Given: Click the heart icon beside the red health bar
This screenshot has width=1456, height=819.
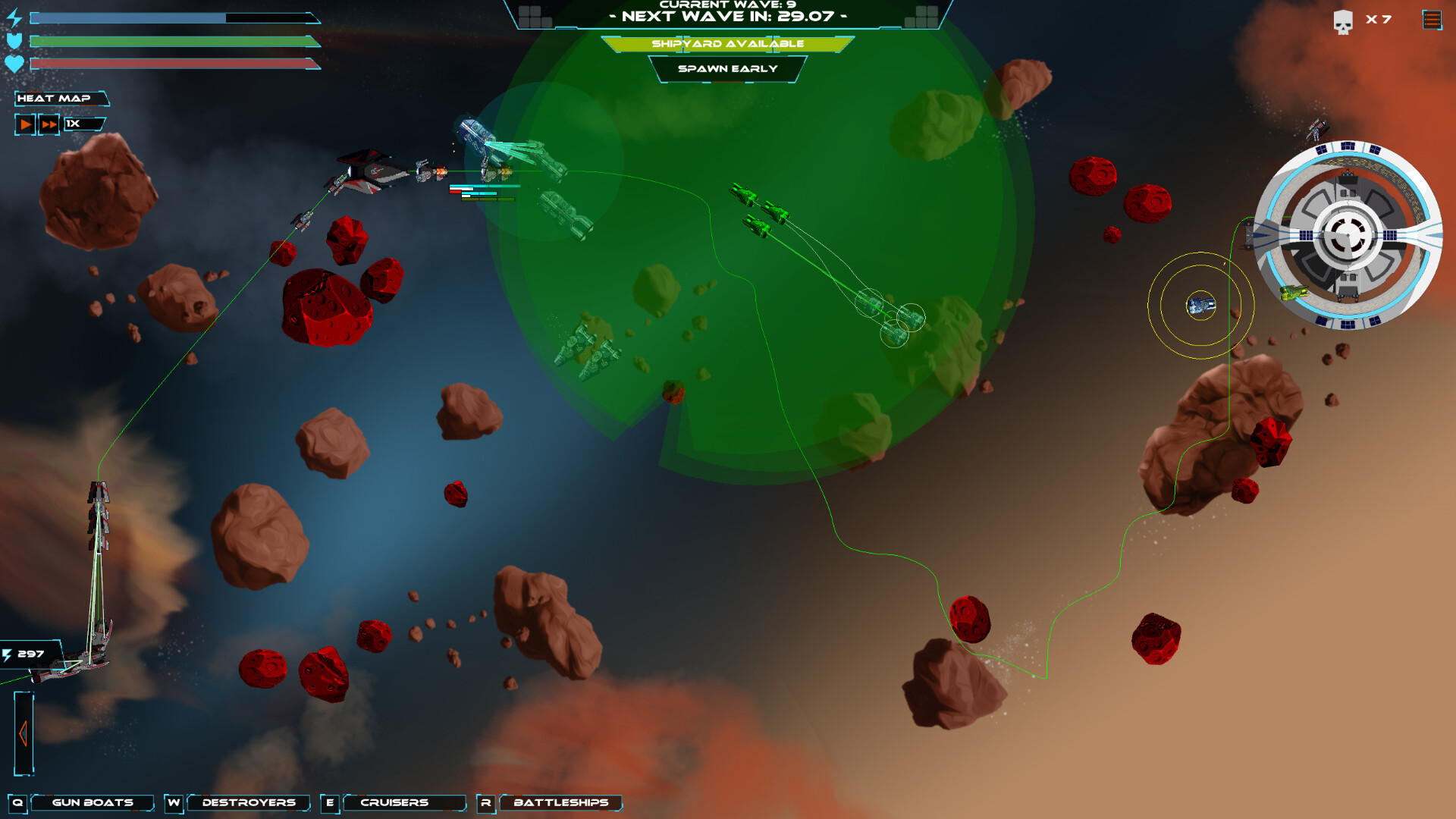Looking at the screenshot, I should pos(14,64).
